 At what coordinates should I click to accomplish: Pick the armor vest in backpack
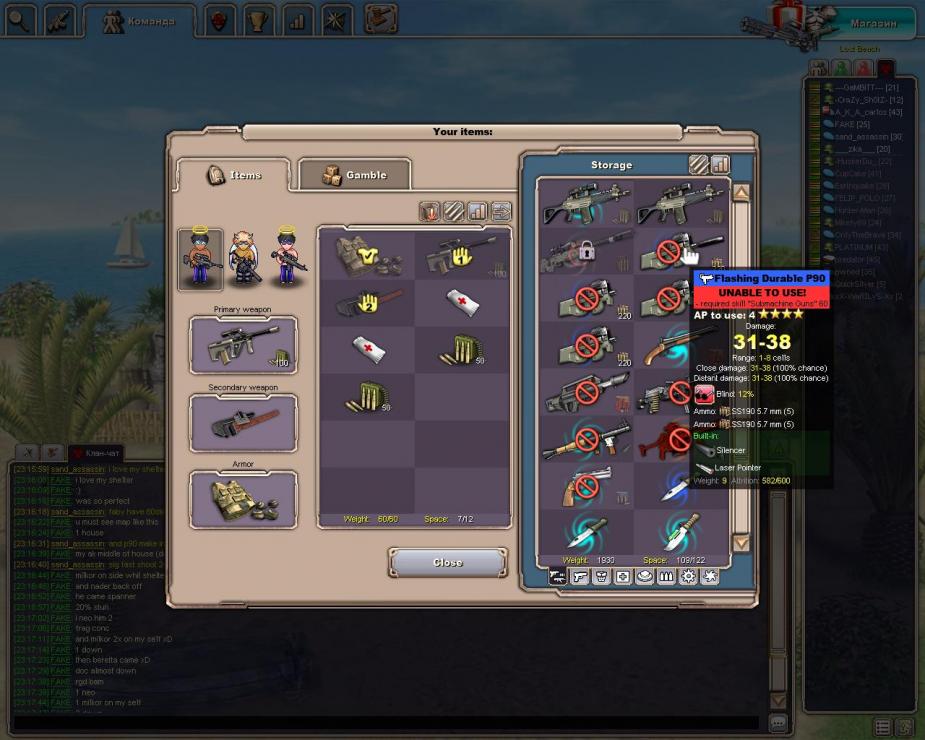point(367,256)
